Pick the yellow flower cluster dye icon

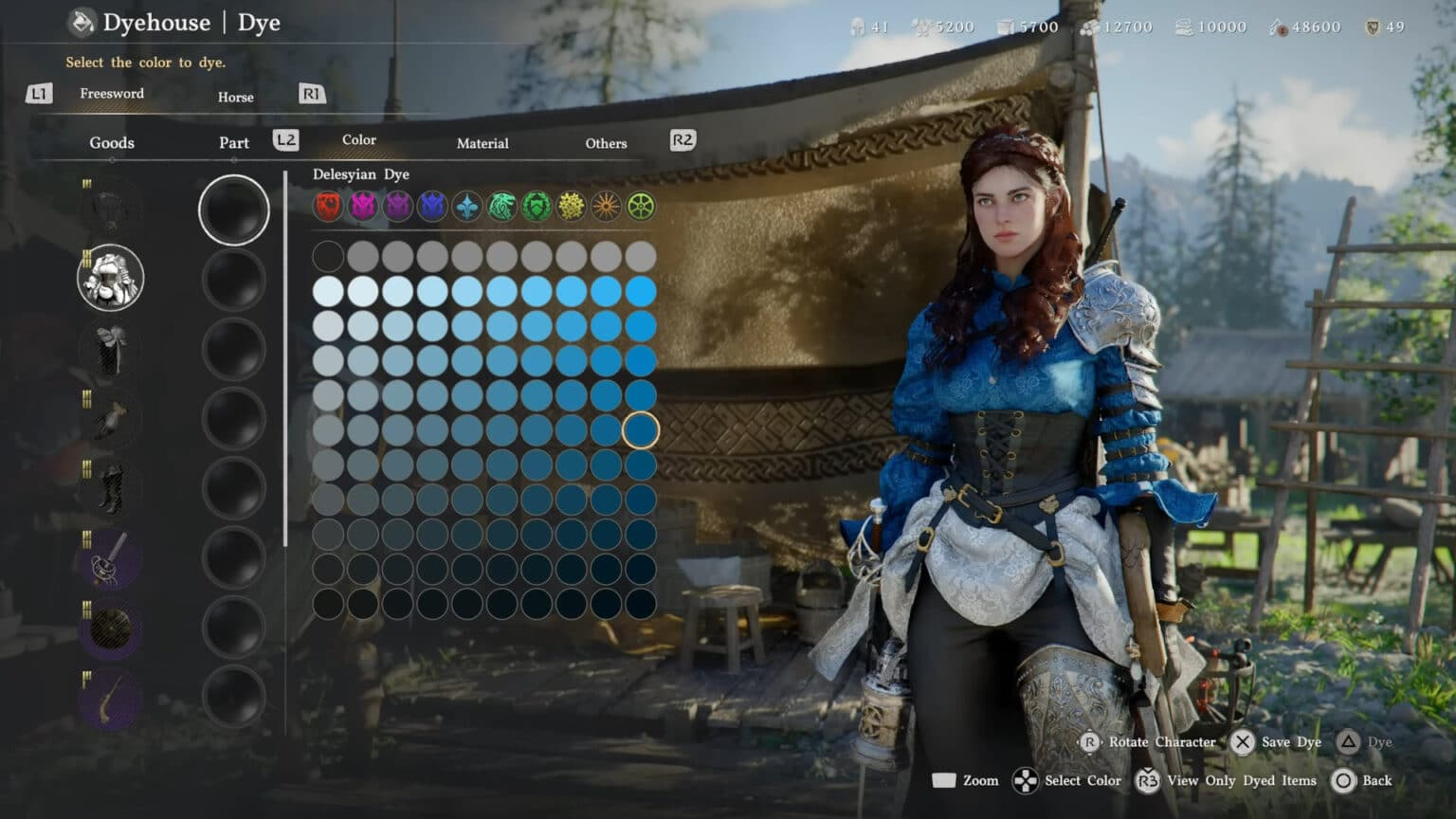(569, 207)
